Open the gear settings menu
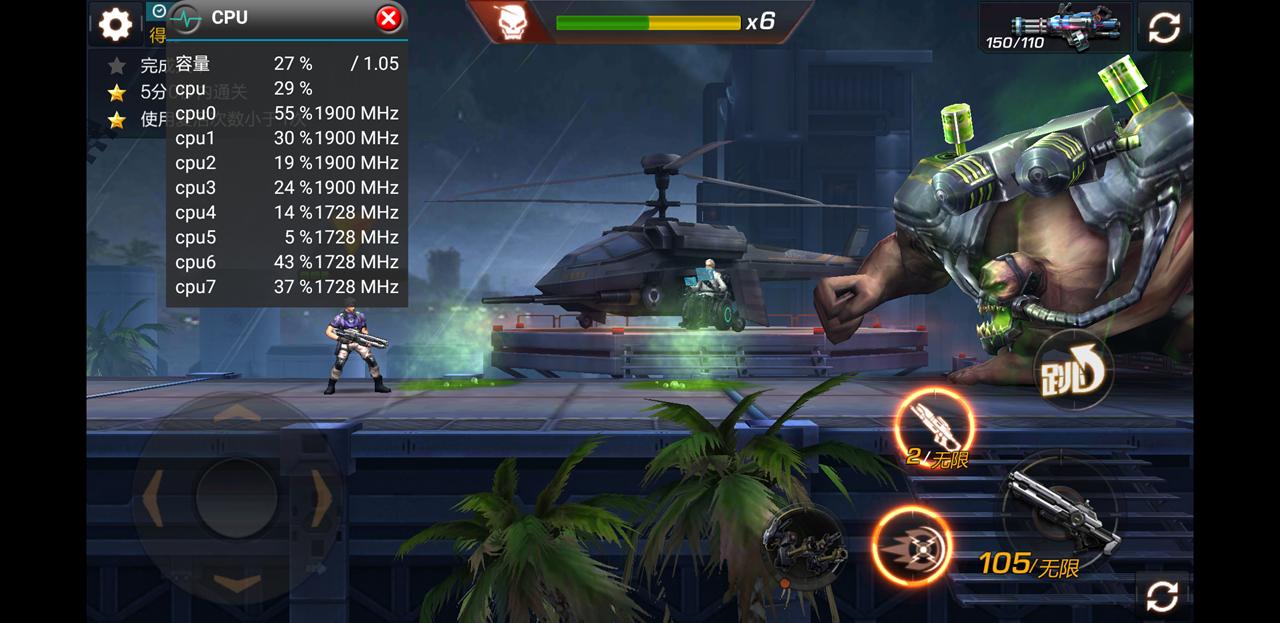Screen dimensions: 1280x623 [x=115, y=25]
